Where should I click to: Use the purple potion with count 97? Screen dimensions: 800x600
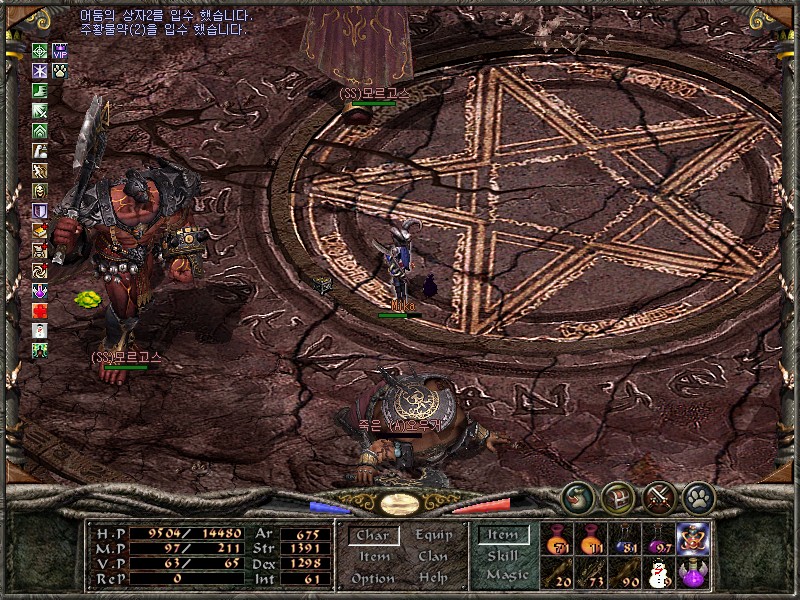click(x=659, y=540)
